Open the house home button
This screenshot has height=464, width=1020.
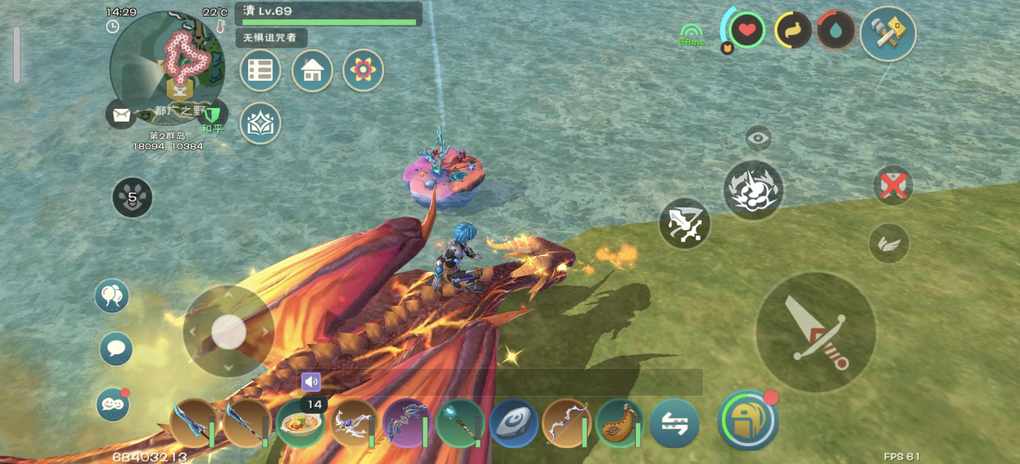(x=312, y=71)
